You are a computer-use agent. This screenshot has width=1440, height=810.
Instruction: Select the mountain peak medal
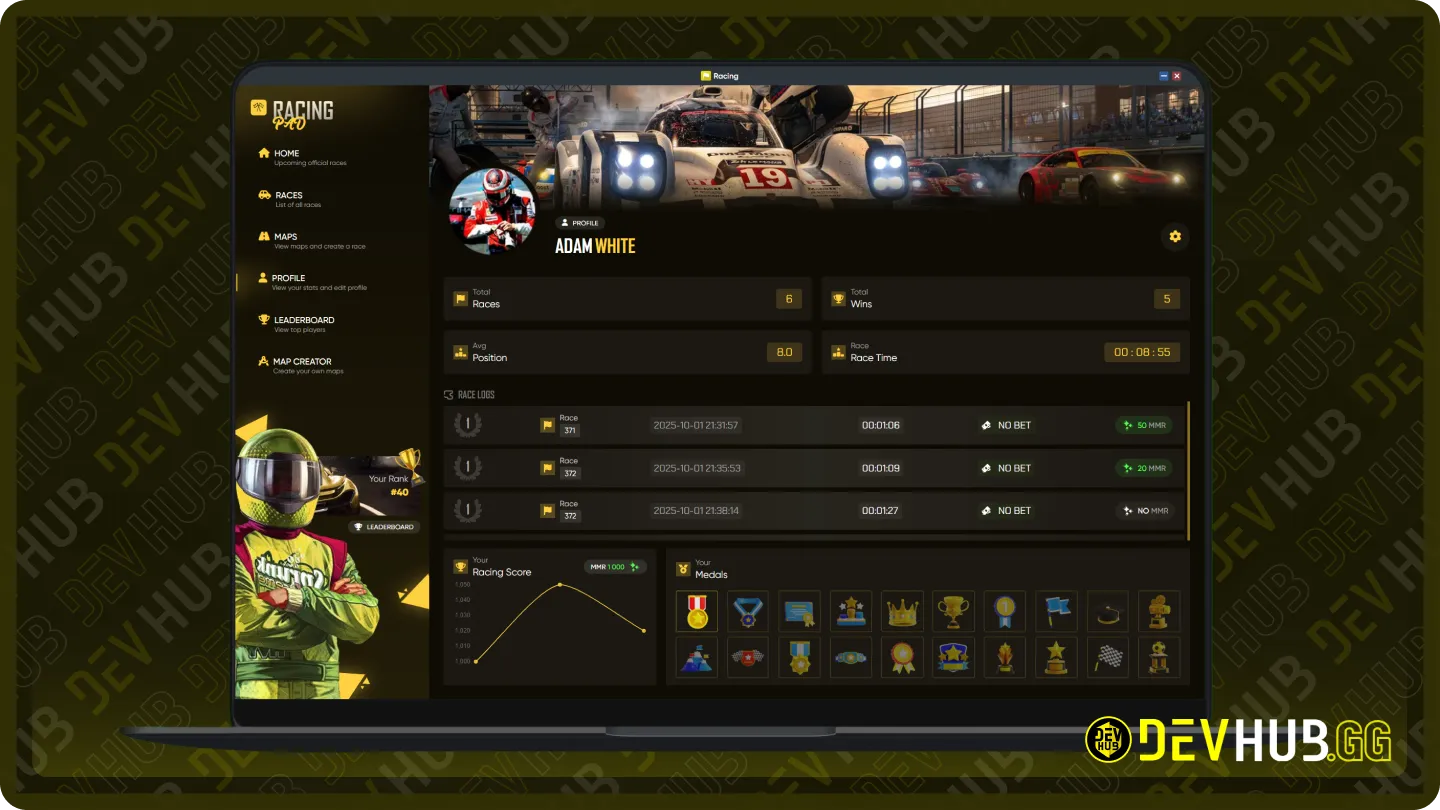[696, 658]
